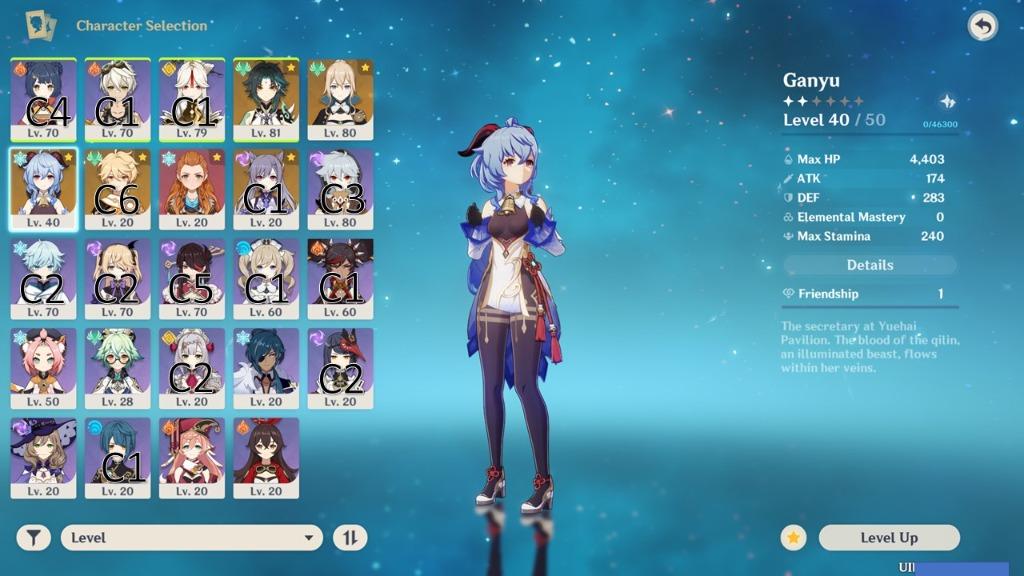This screenshot has height=576, width=1024.
Task: Select Sucrose's Lv. 28 tile
Action: (x=118, y=367)
